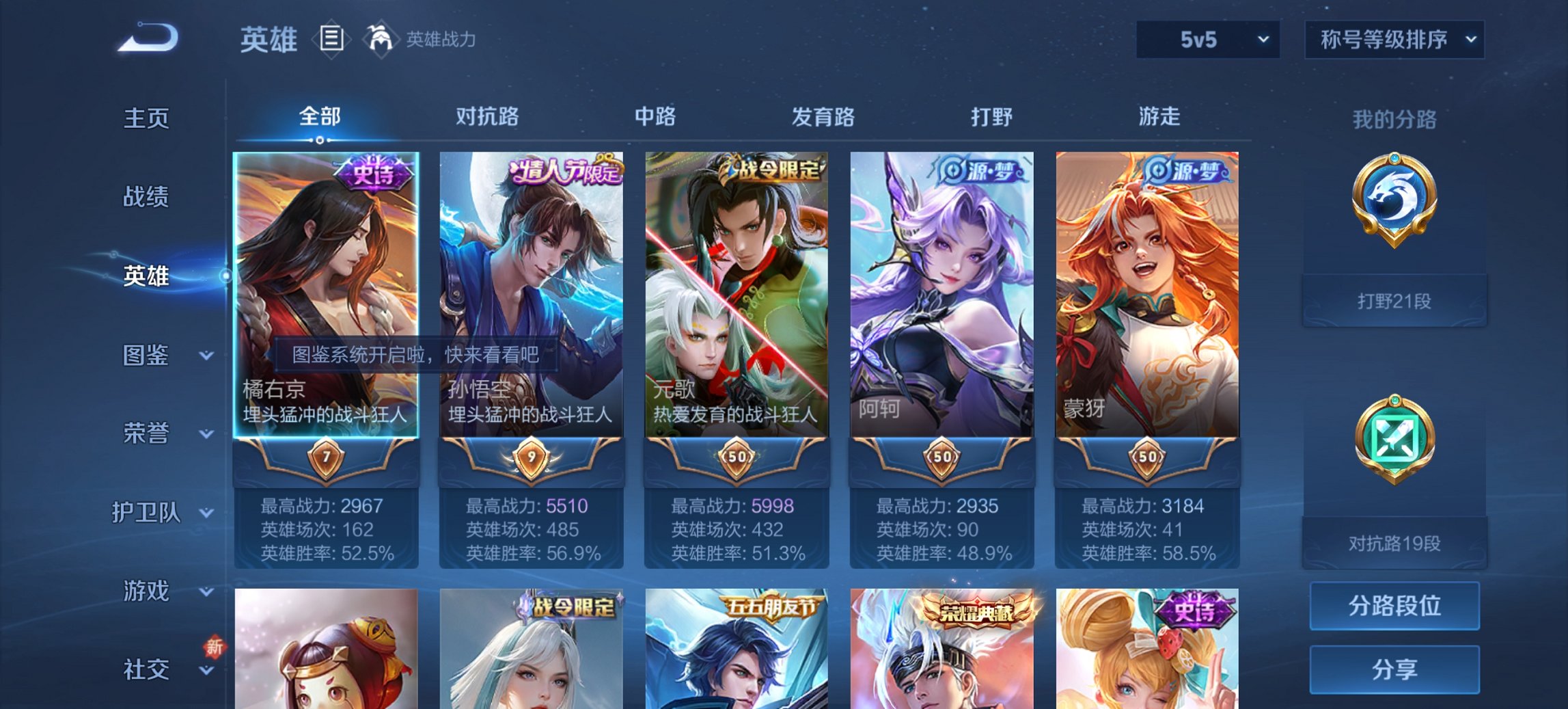Expand the 图鉴 sidebar section
Screen dimensions: 1568x709
coord(150,356)
